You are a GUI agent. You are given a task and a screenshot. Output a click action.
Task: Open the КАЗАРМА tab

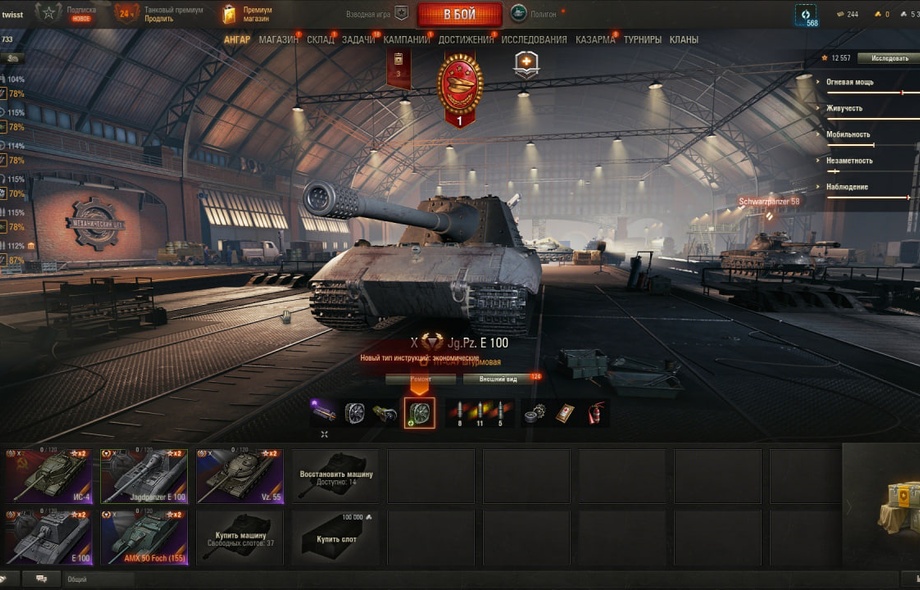(595, 40)
